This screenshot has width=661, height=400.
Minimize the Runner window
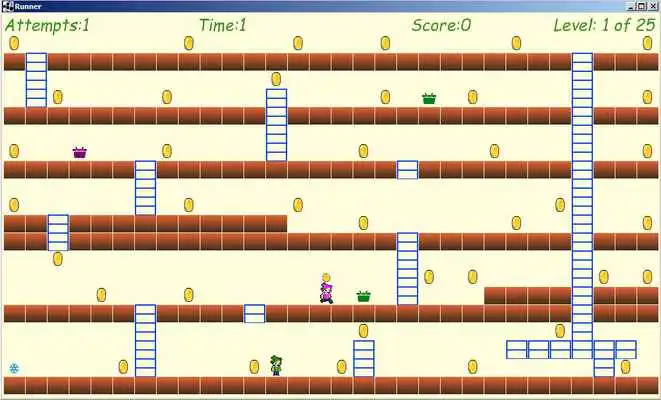[633, 5]
